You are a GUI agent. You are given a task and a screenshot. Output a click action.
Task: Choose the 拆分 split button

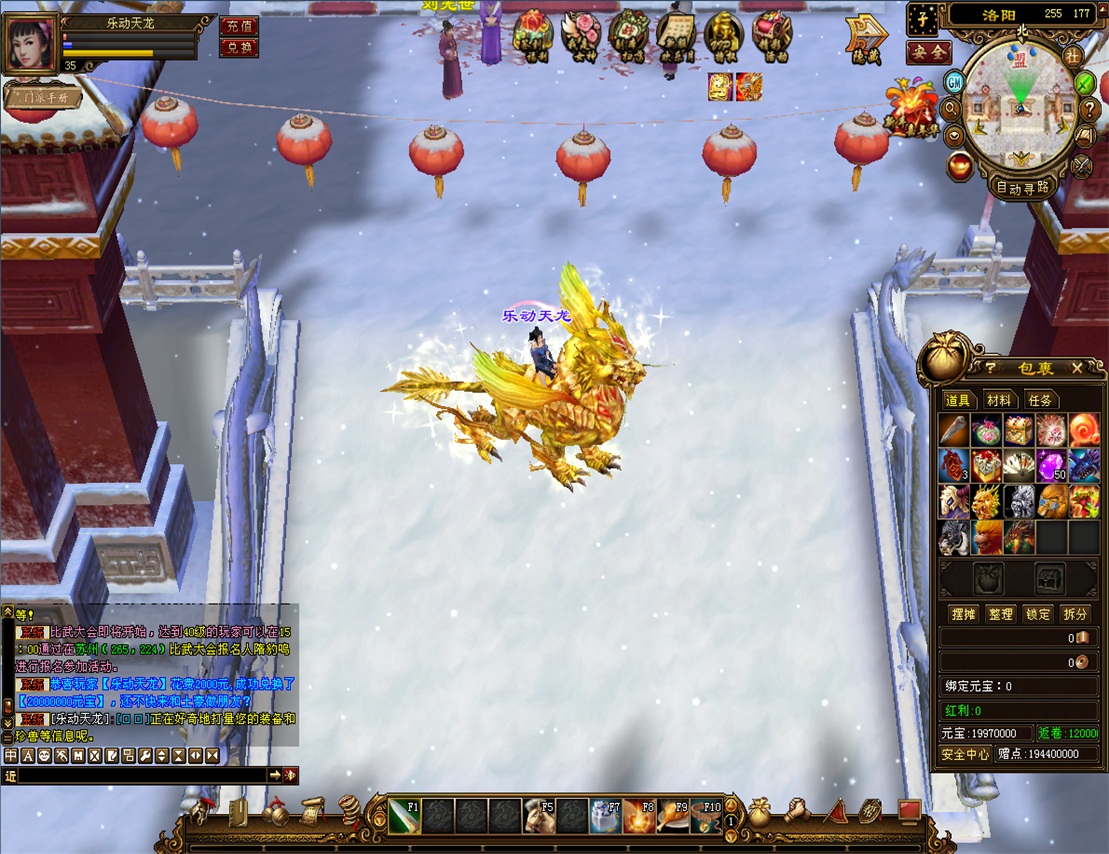1076,614
